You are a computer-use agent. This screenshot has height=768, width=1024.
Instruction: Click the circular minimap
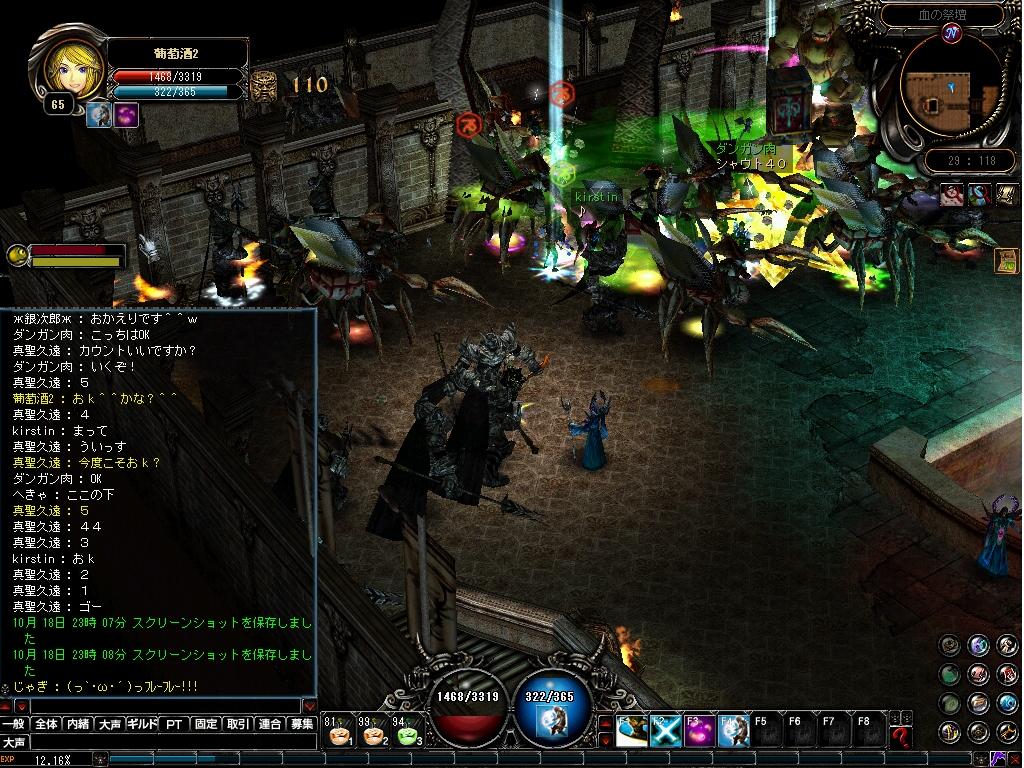pos(949,89)
